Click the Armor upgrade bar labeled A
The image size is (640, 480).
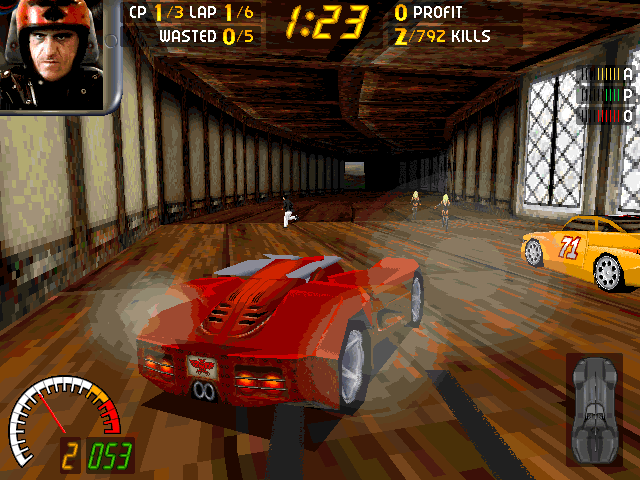click(609, 73)
